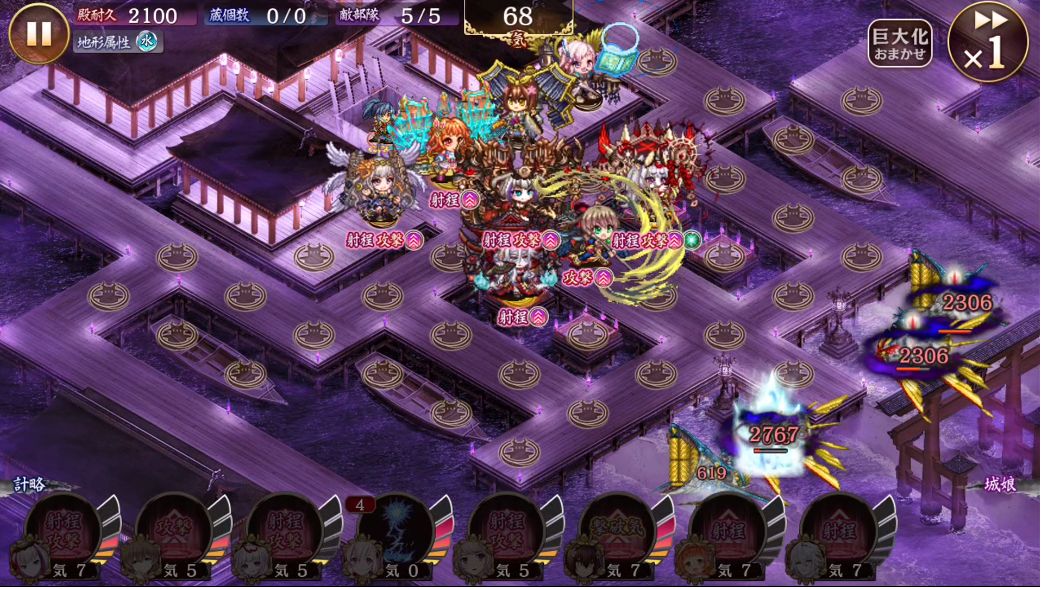Toggle the ×1 battle speed button
1042x589 pixels.
[988, 41]
